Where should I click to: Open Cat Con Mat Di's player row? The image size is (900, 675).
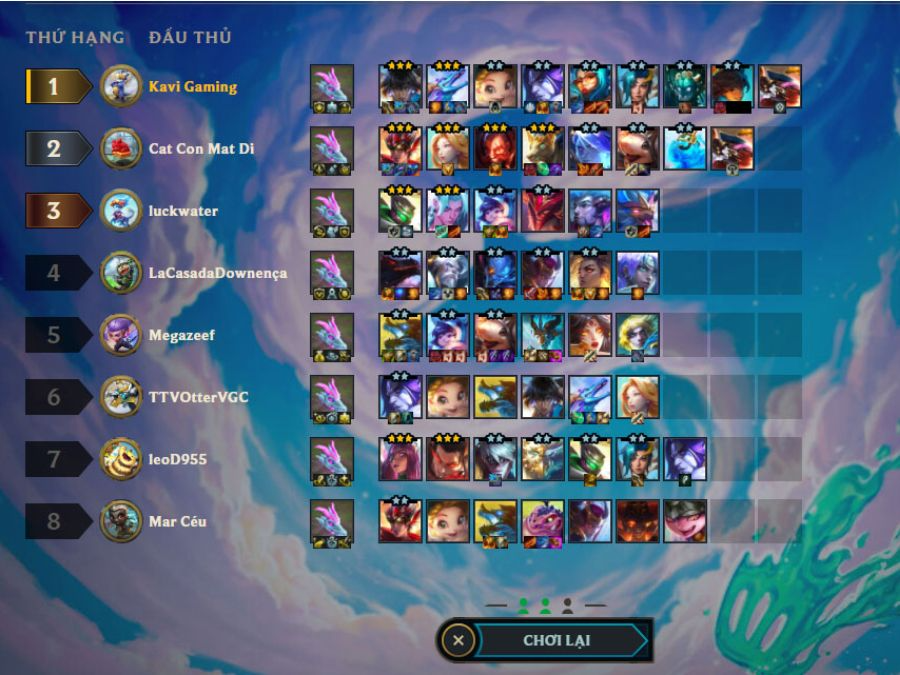[x=201, y=148]
